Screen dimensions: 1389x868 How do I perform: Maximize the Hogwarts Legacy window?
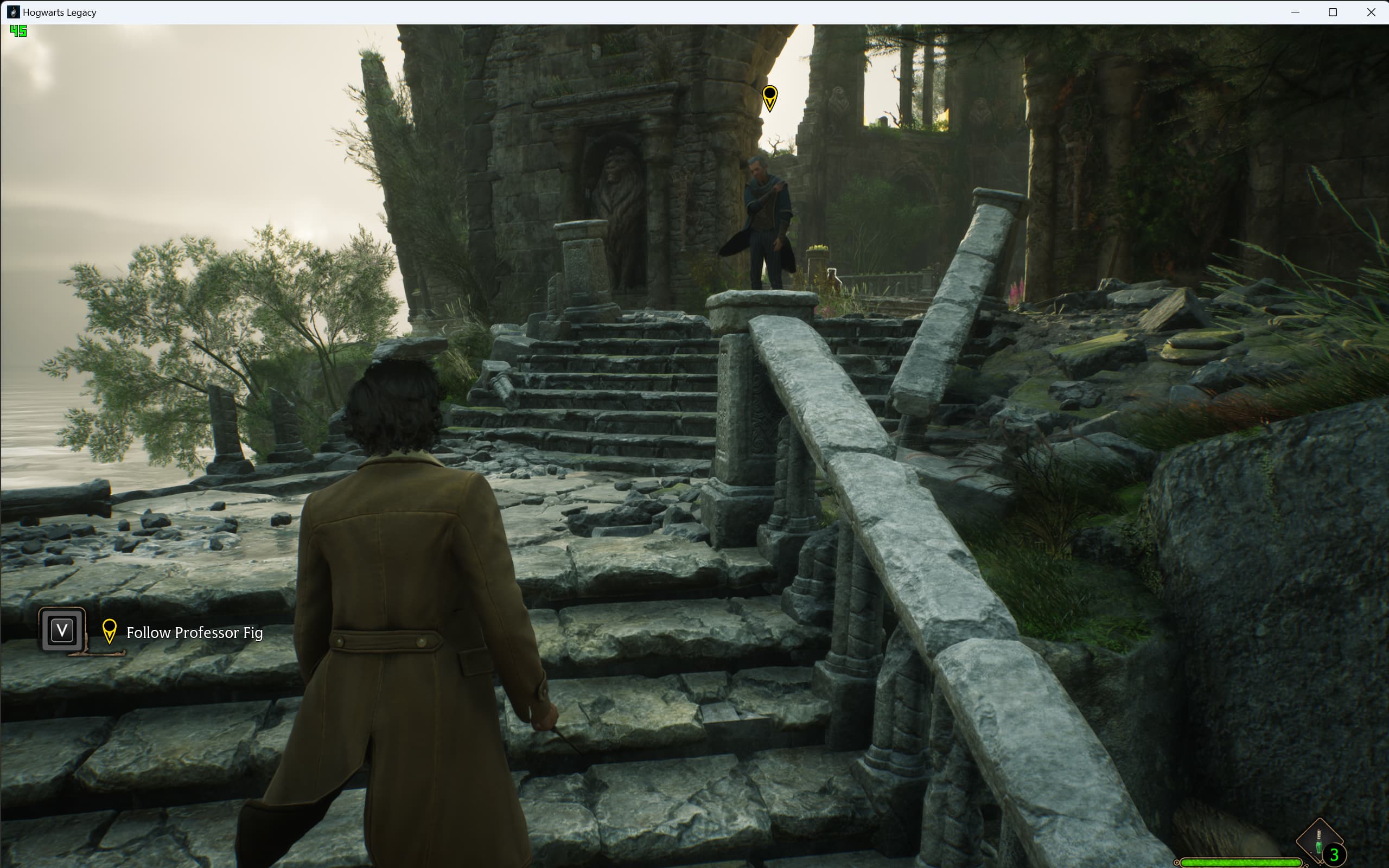[x=1333, y=12]
